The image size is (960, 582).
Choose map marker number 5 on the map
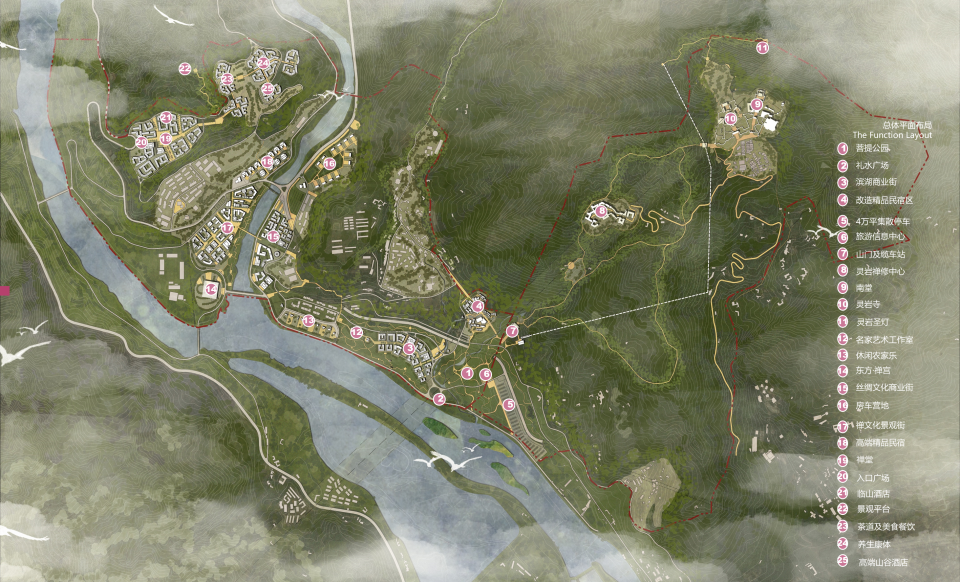(509, 404)
